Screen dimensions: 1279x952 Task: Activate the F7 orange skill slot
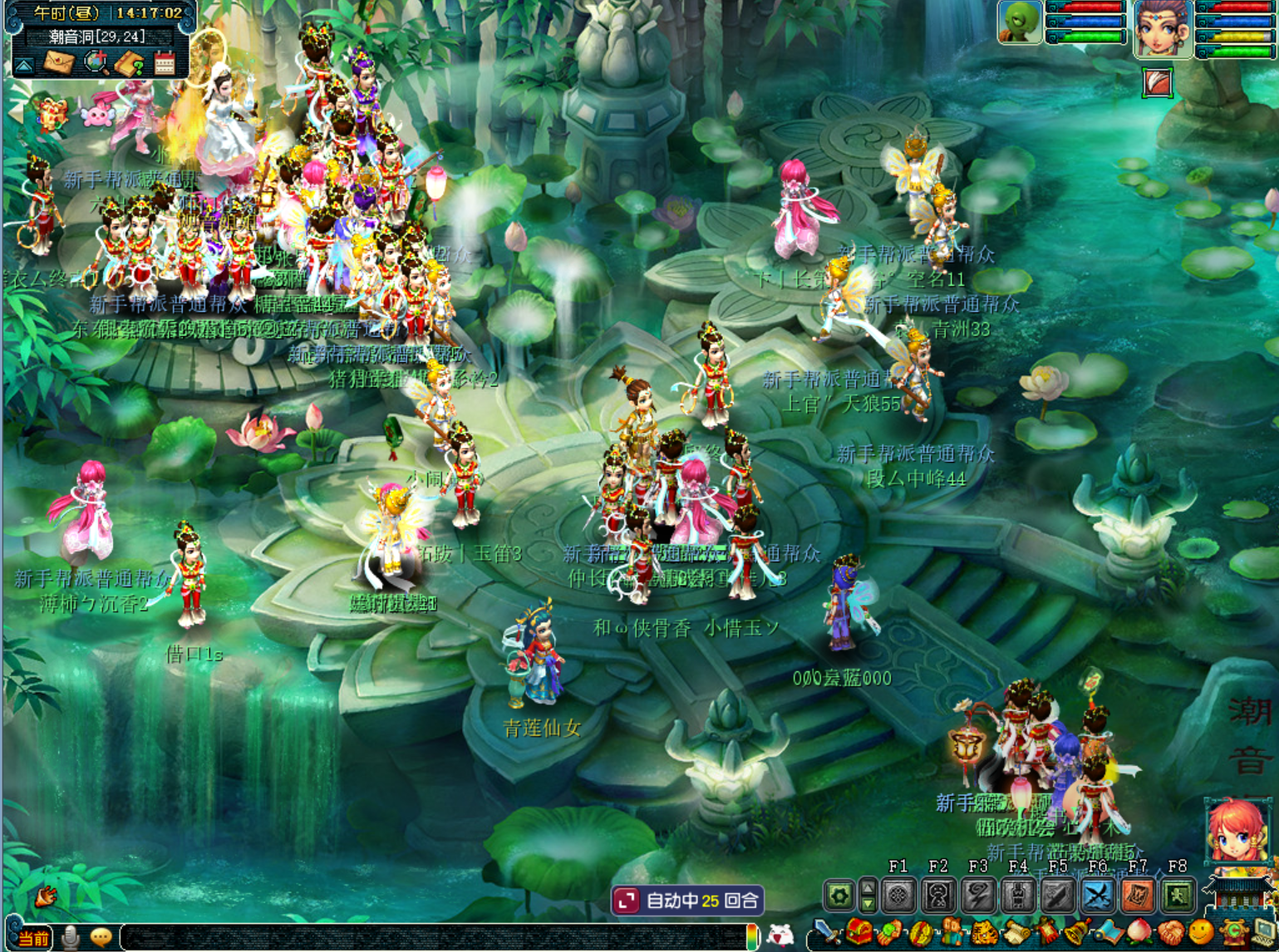pos(1137,896)
